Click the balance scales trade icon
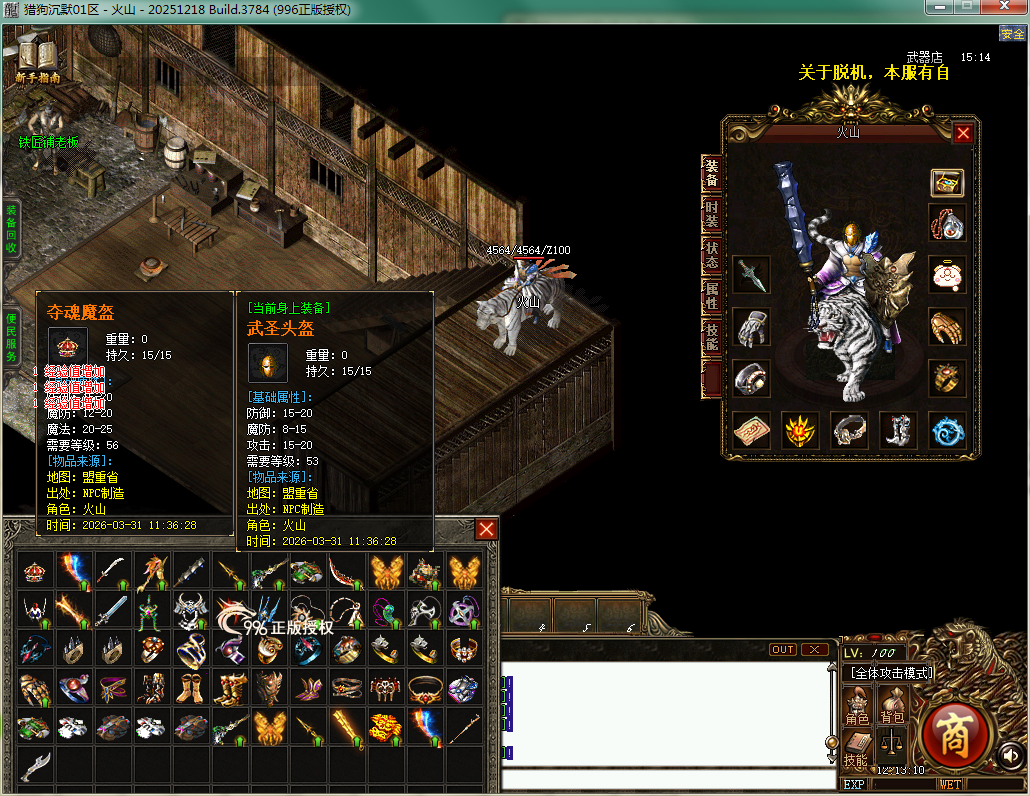This screenshot has width=1030, height=796. coord(890,745)
